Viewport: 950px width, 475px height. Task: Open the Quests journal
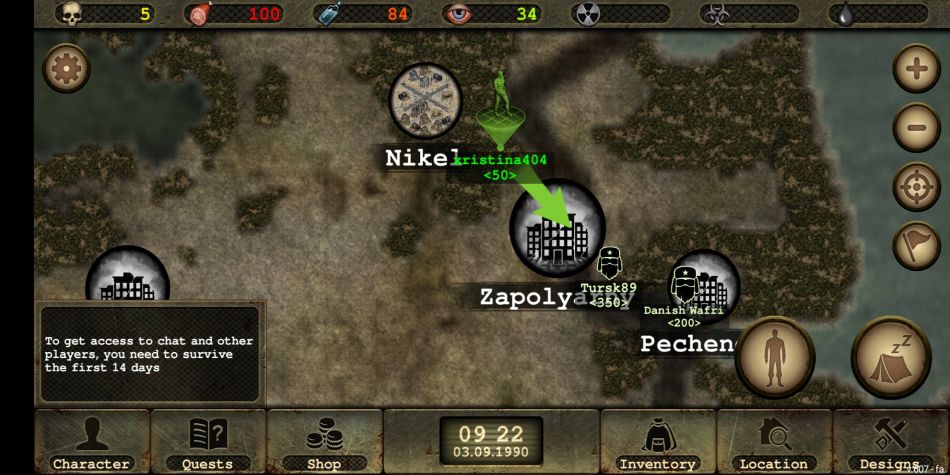pyautogui.click(x=208, y=441)
